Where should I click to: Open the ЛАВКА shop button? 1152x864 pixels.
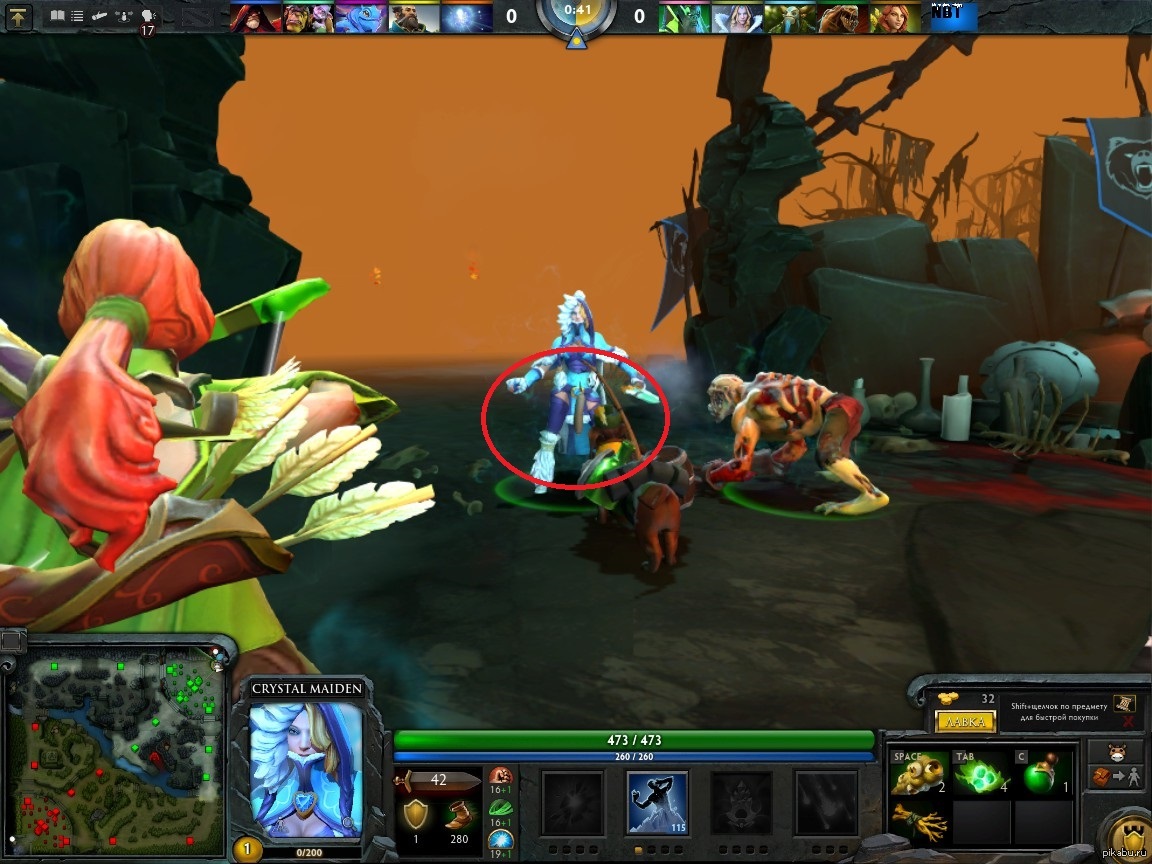[x=965, y=721]
